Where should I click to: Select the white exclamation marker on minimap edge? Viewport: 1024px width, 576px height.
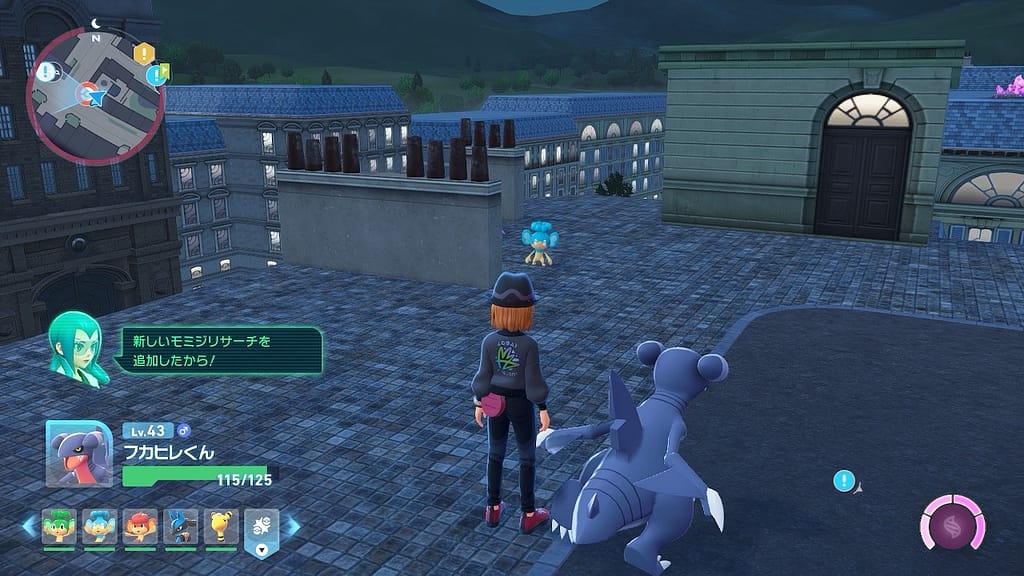[x=47, y=70]
